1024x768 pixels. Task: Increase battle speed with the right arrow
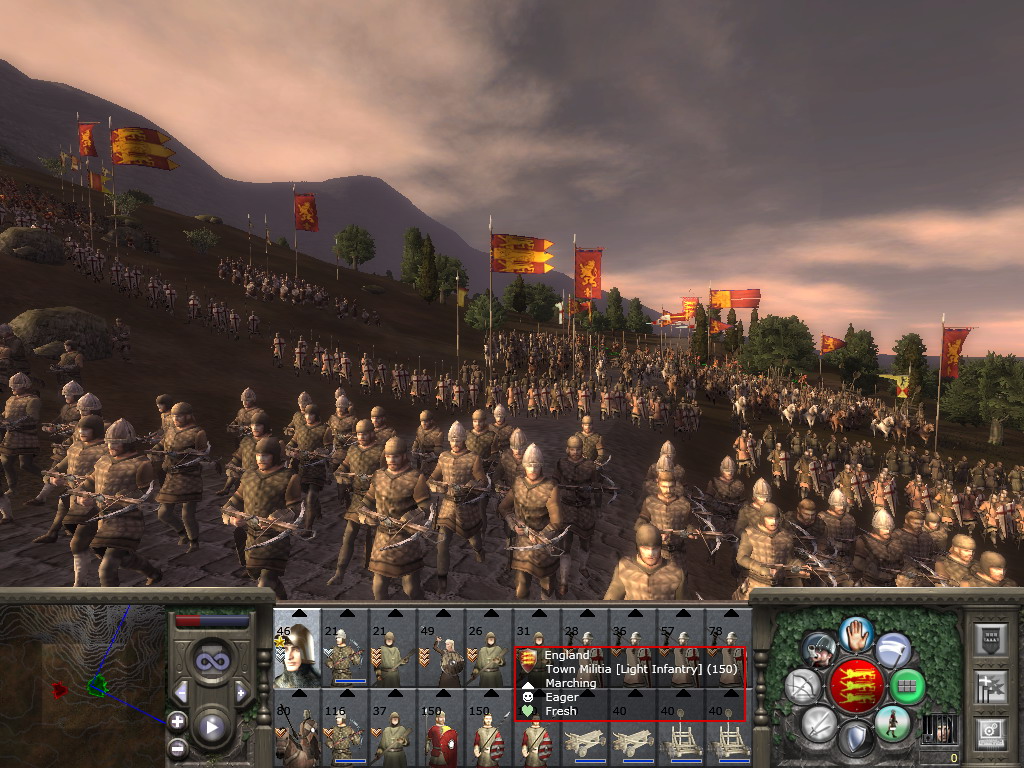pos(241,691)
